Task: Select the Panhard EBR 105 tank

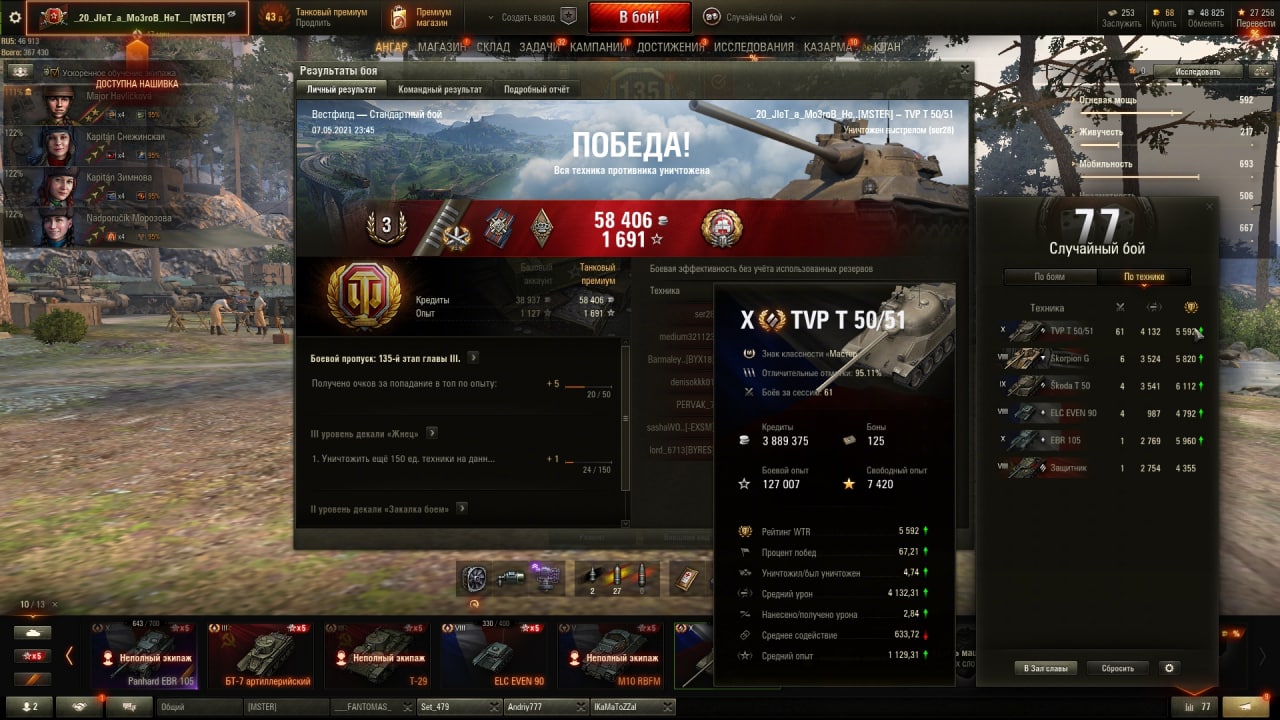Action: 143,656
